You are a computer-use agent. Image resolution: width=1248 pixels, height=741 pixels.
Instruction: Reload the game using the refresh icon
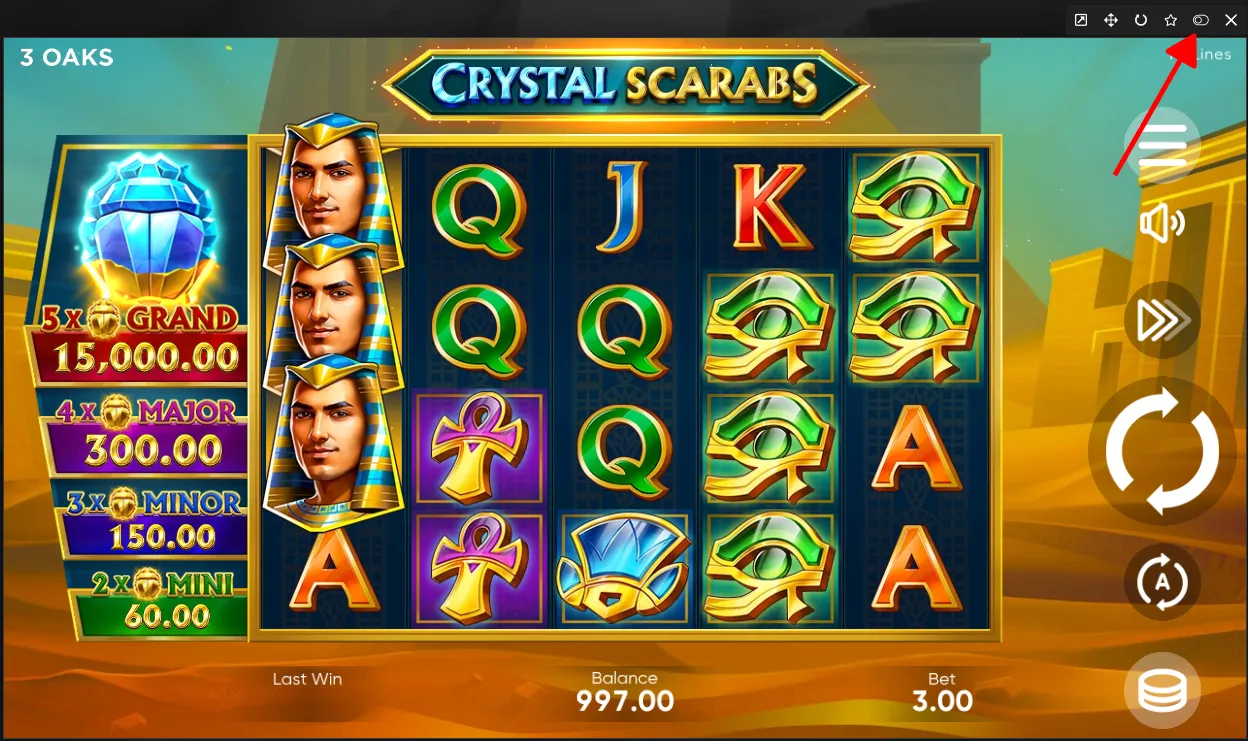[x=1141, y=20]
